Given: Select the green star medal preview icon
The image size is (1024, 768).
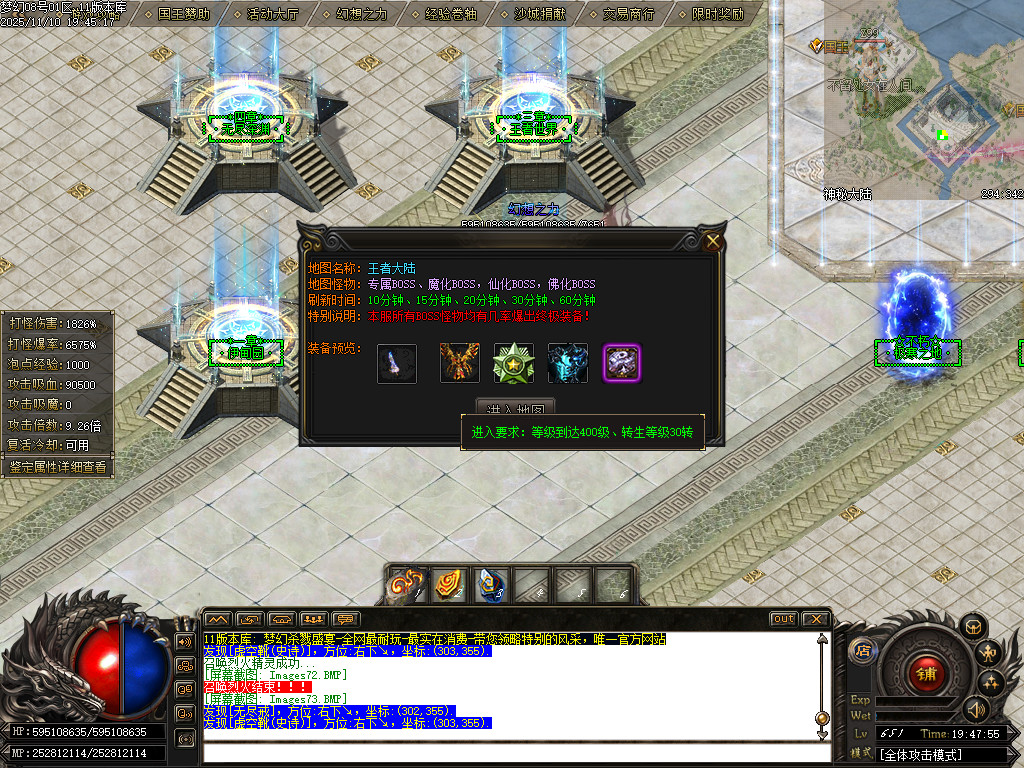Looking at the screenshot, I should [x=513, y=363].
